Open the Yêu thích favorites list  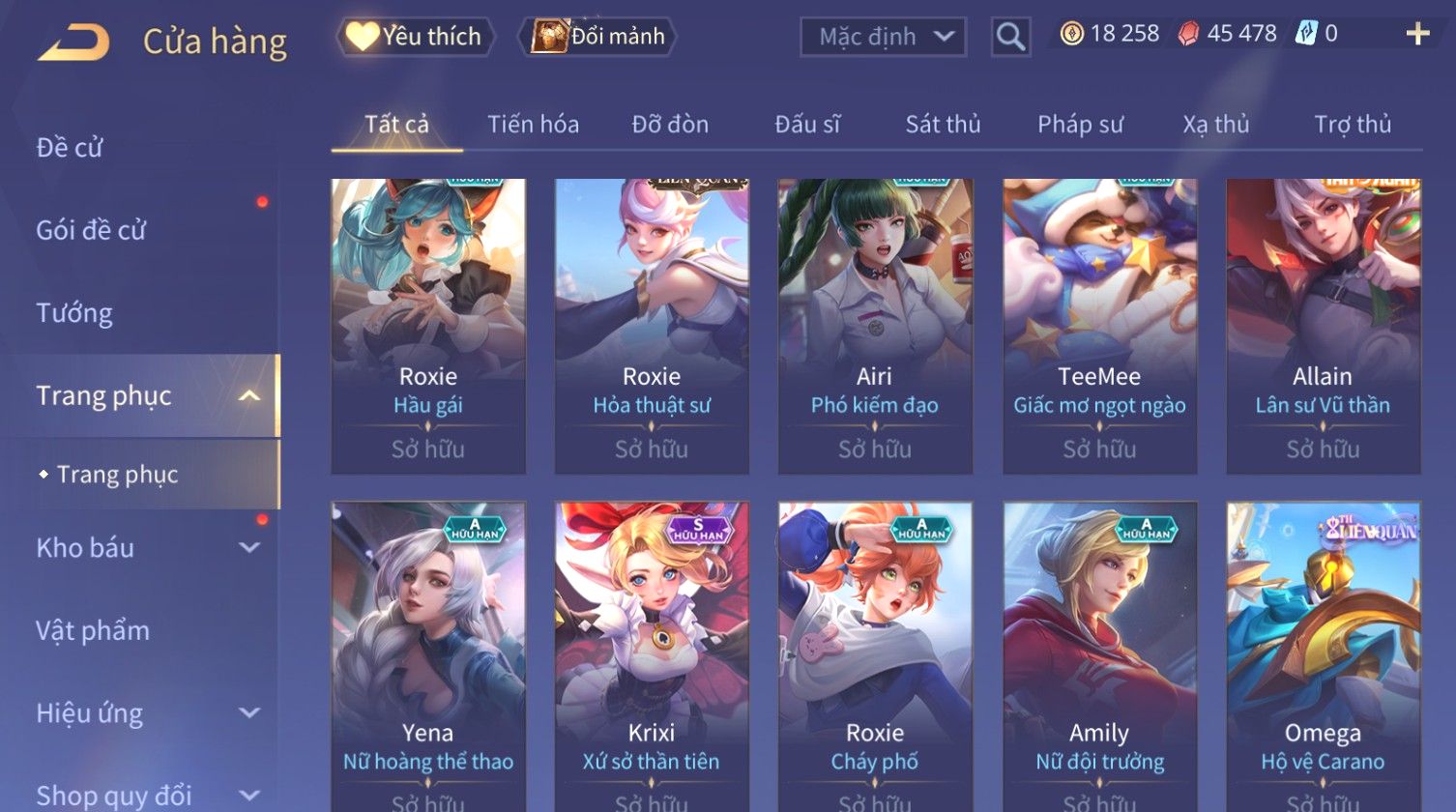coord(416,37)
